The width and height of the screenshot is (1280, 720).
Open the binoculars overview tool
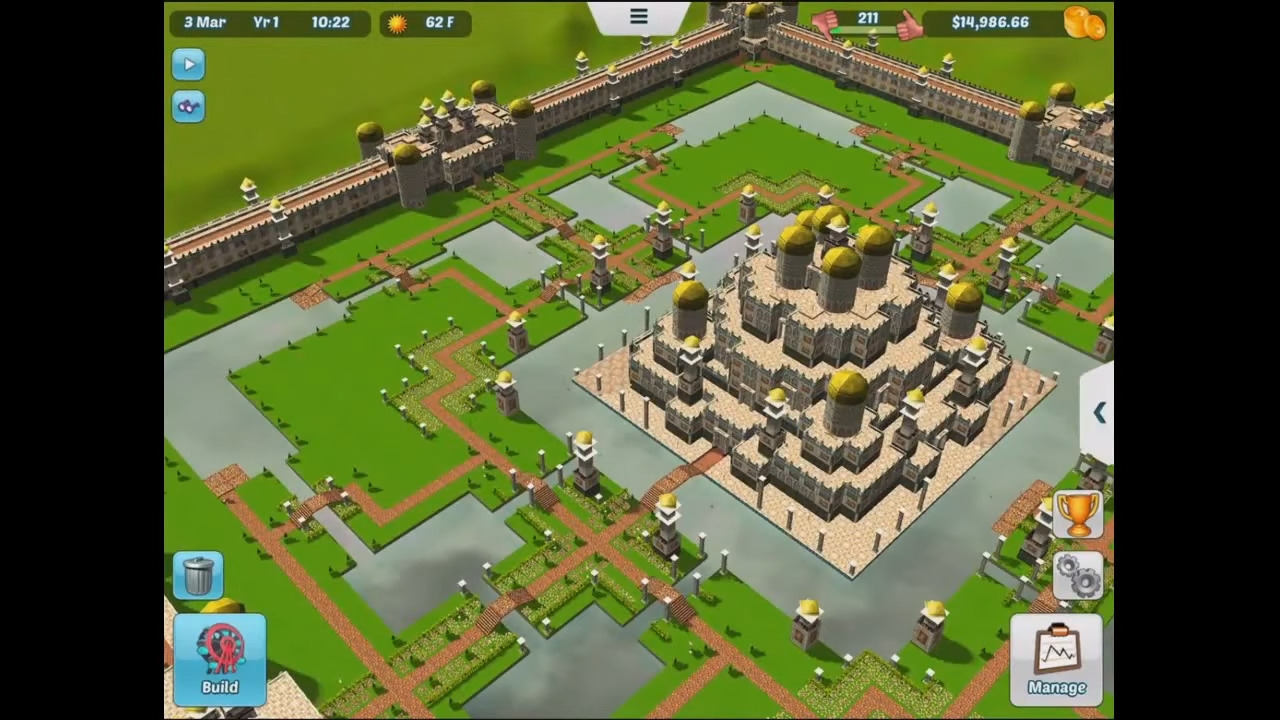188,106
